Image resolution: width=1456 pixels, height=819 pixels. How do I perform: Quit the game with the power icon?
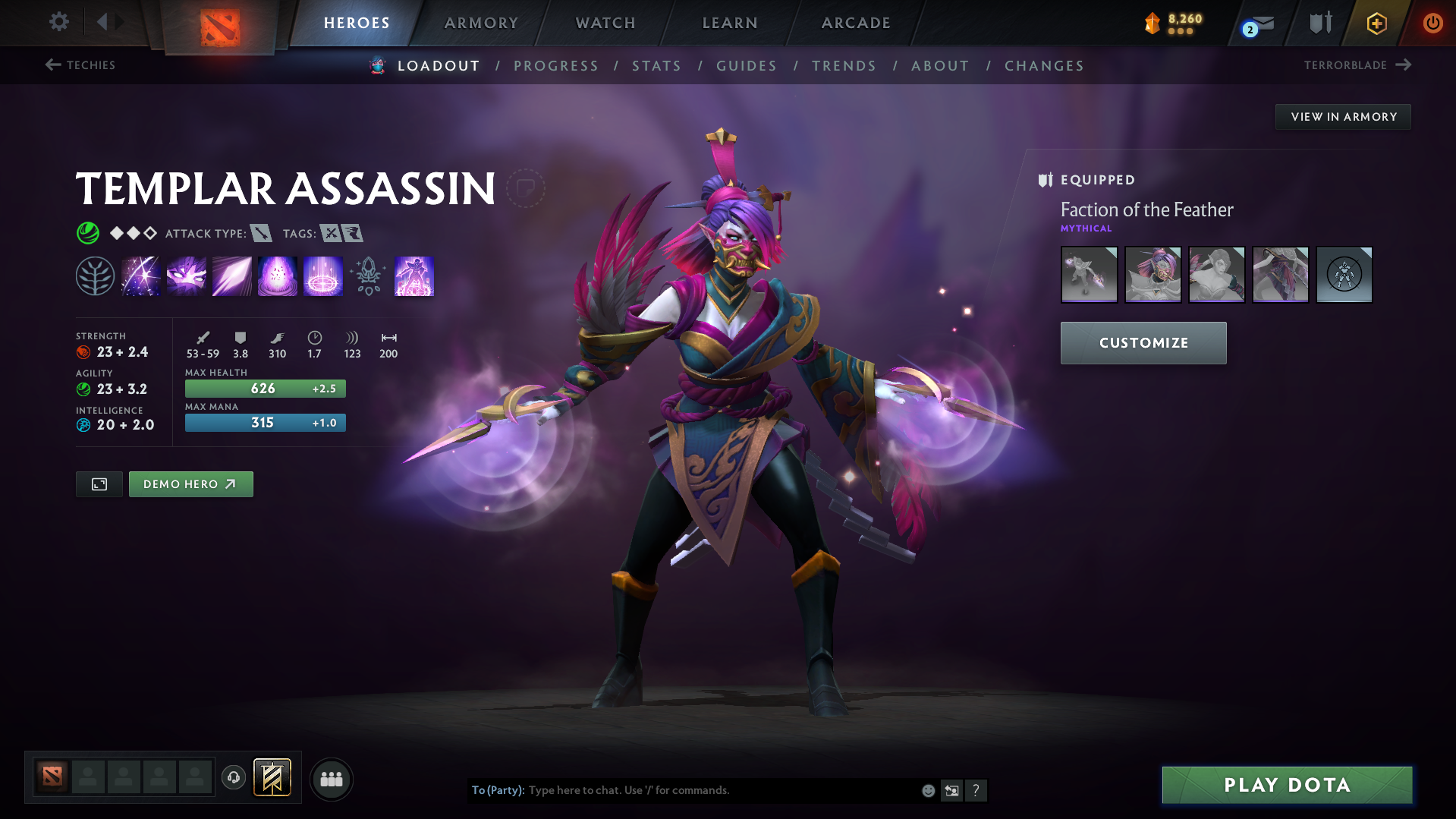pyautogui.click(x=1432, y=23)
